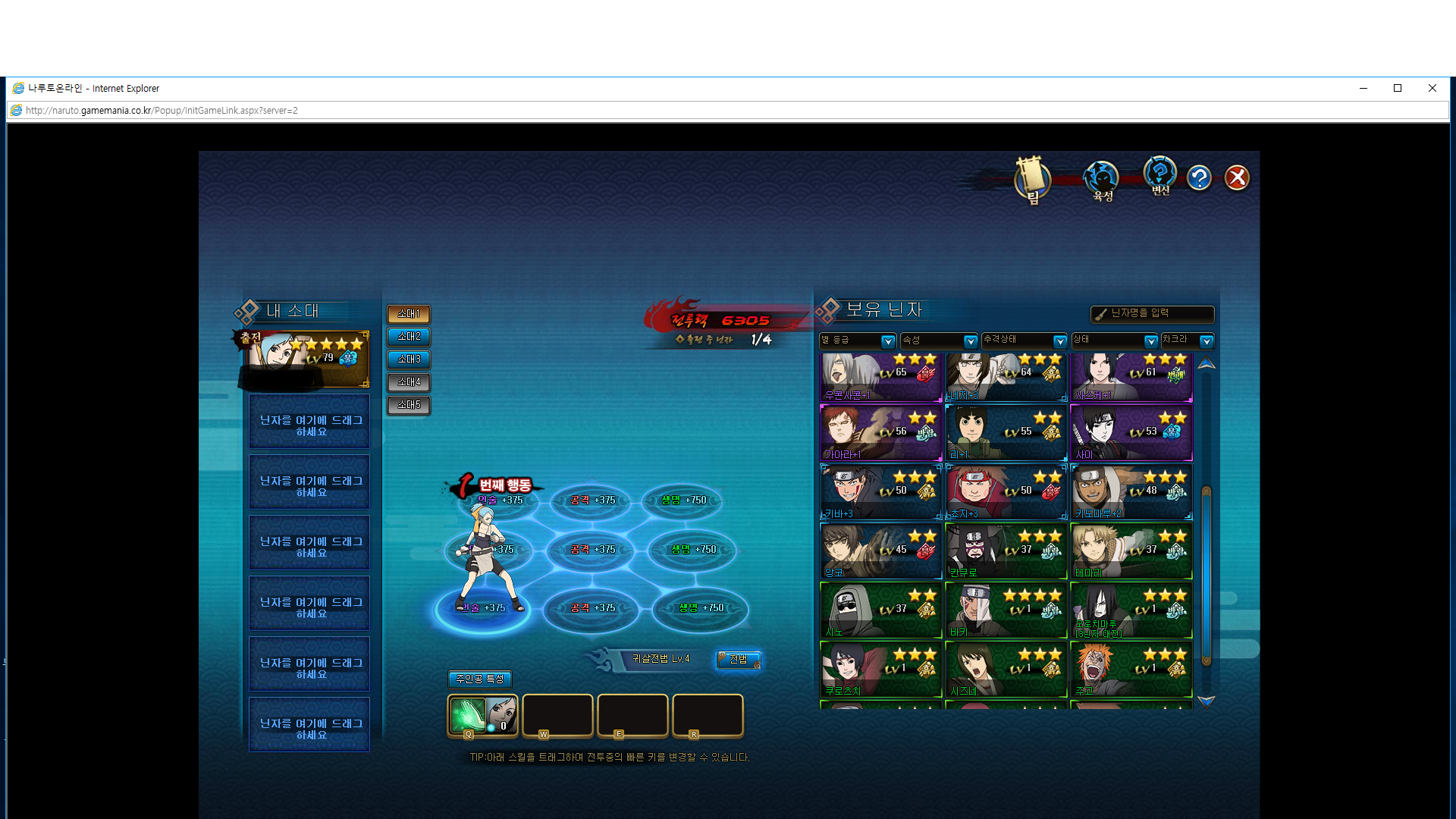Open the 주인공 특성 button
The width and height of the screenshot is (1456, 819).
(x=479, y=679)
